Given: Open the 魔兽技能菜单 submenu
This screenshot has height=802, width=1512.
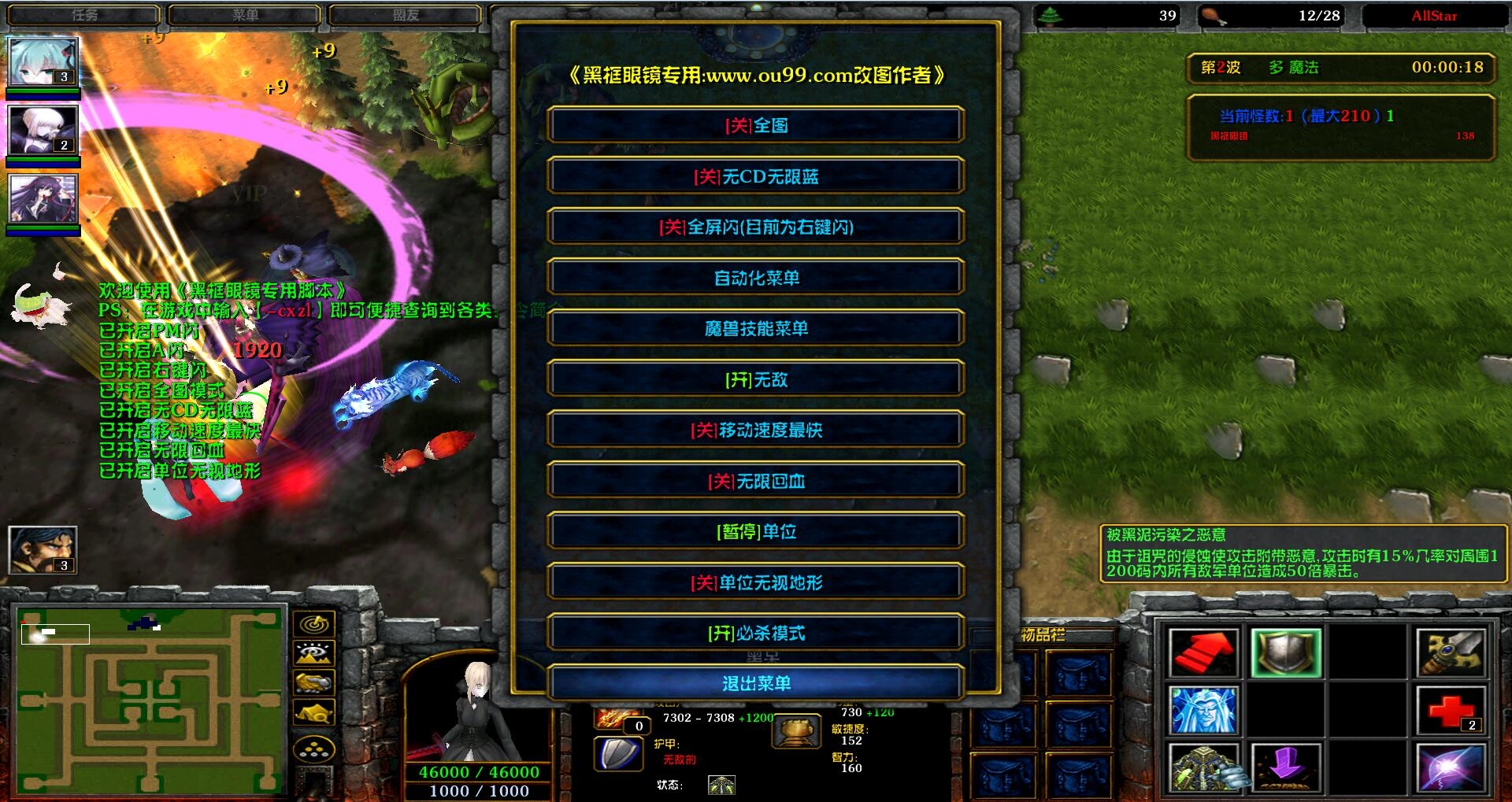Looking at the screenshot, I should click(x=756, y=328).
